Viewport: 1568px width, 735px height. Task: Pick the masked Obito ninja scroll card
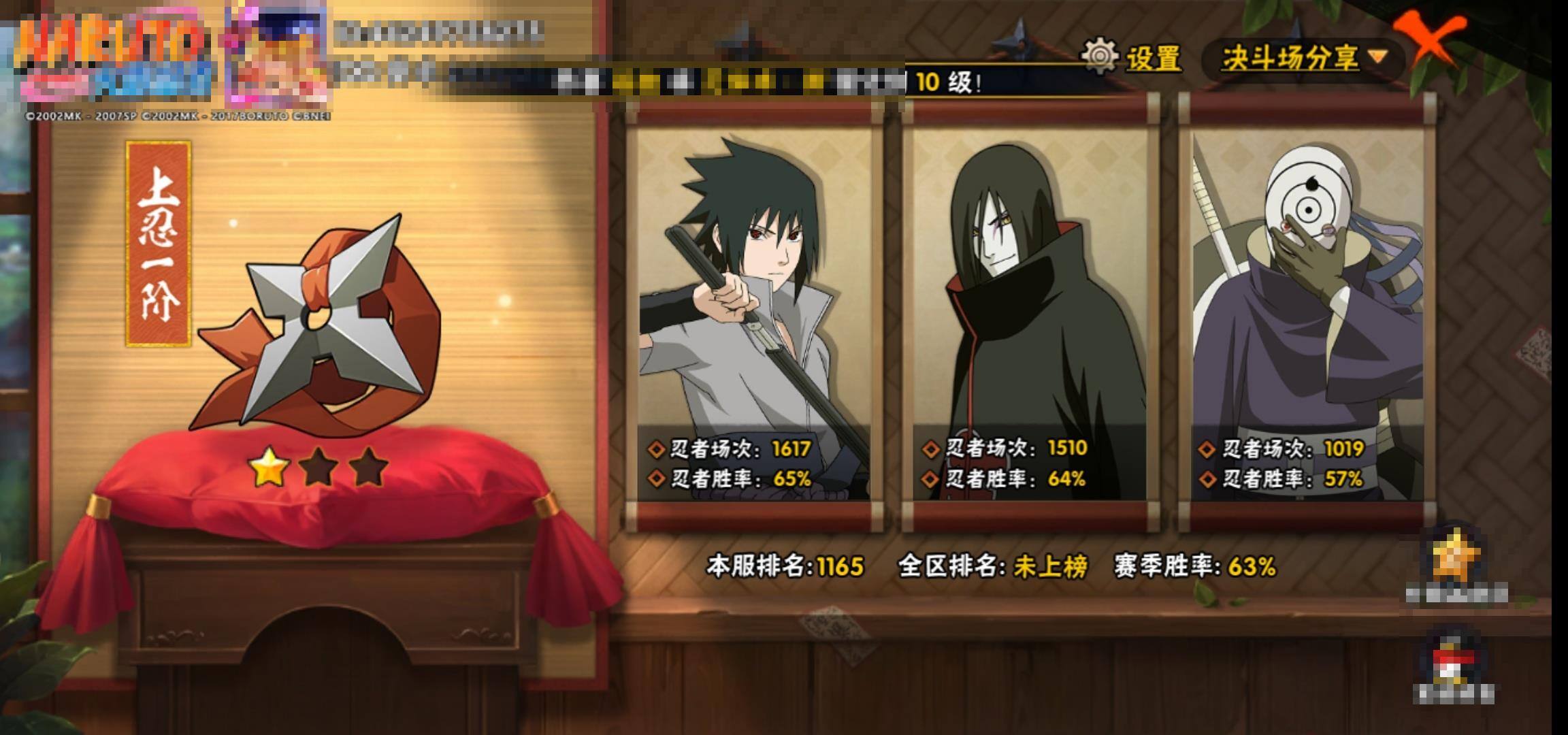[x=1307, y=313]
